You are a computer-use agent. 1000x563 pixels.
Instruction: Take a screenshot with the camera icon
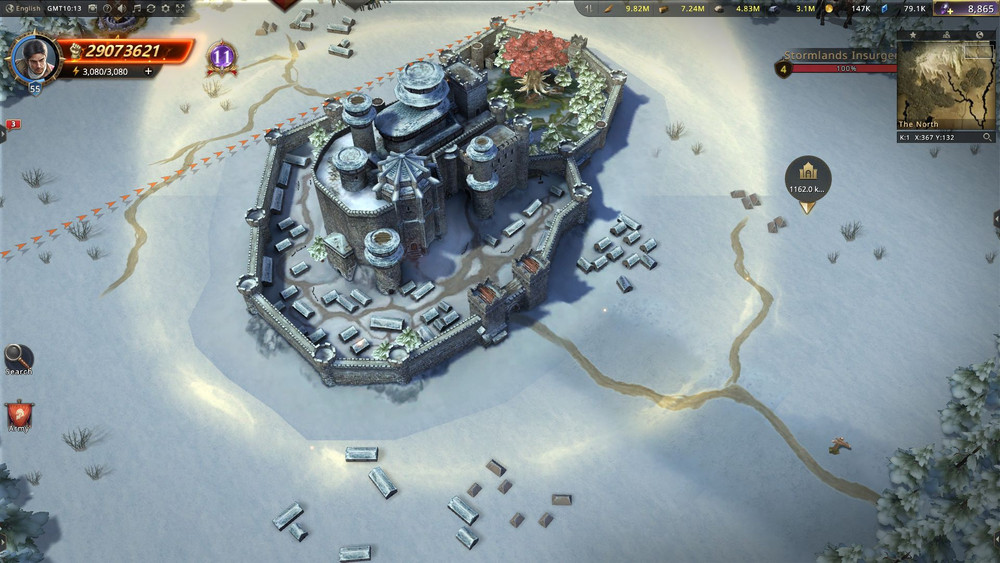(92, 8)
